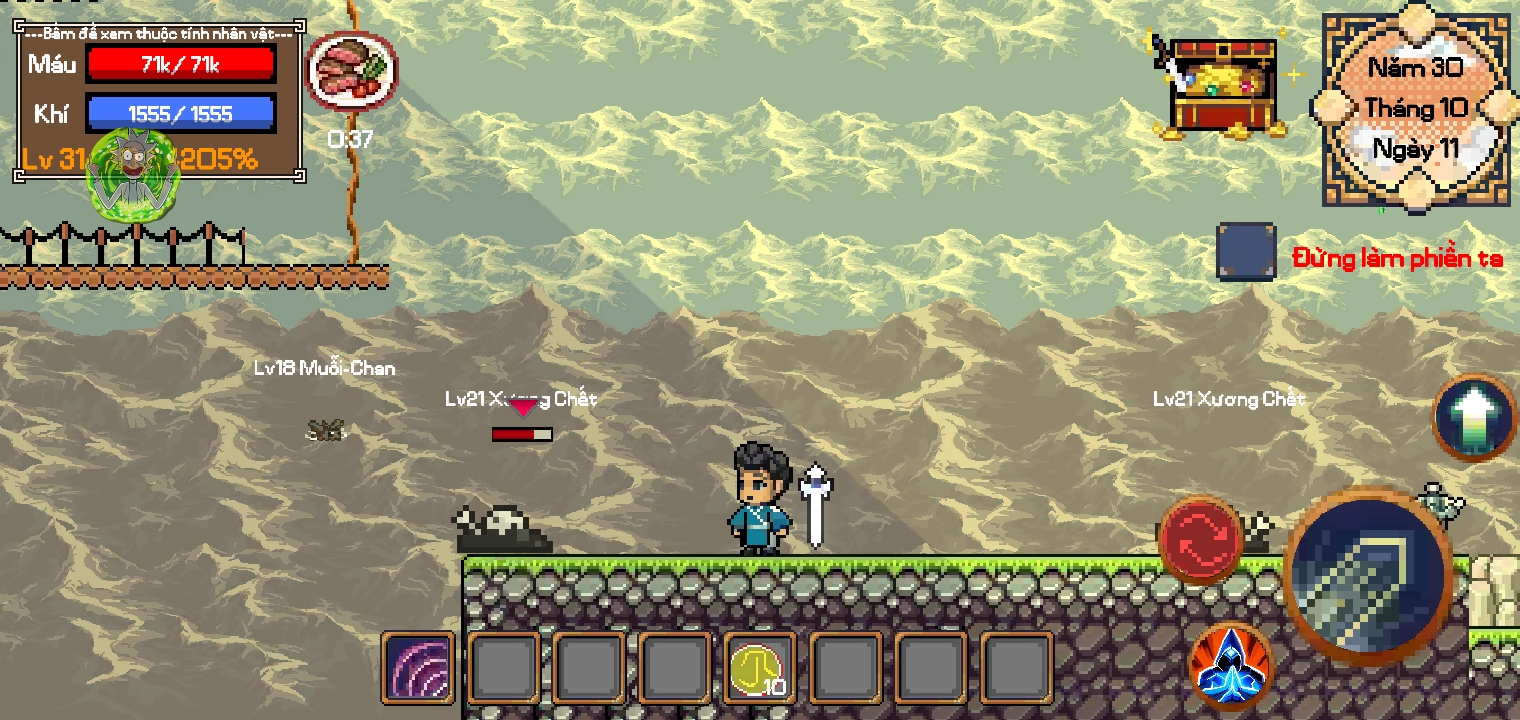Toggle the blue square button near the red text
This screenshot has height=720, width=1520.
tap(1244, 252)
